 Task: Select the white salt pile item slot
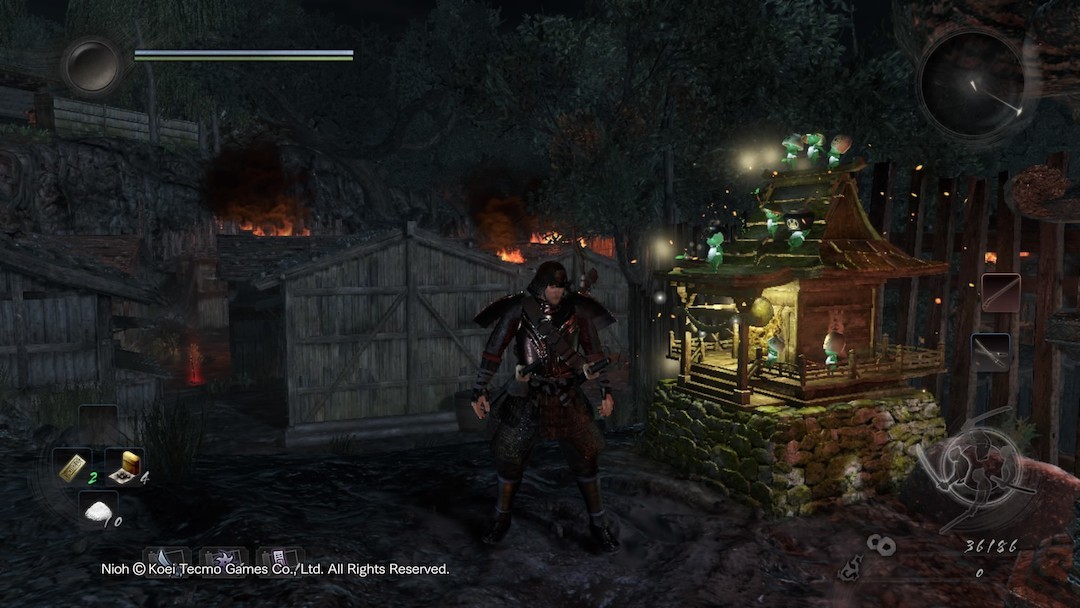coord(97,512)
